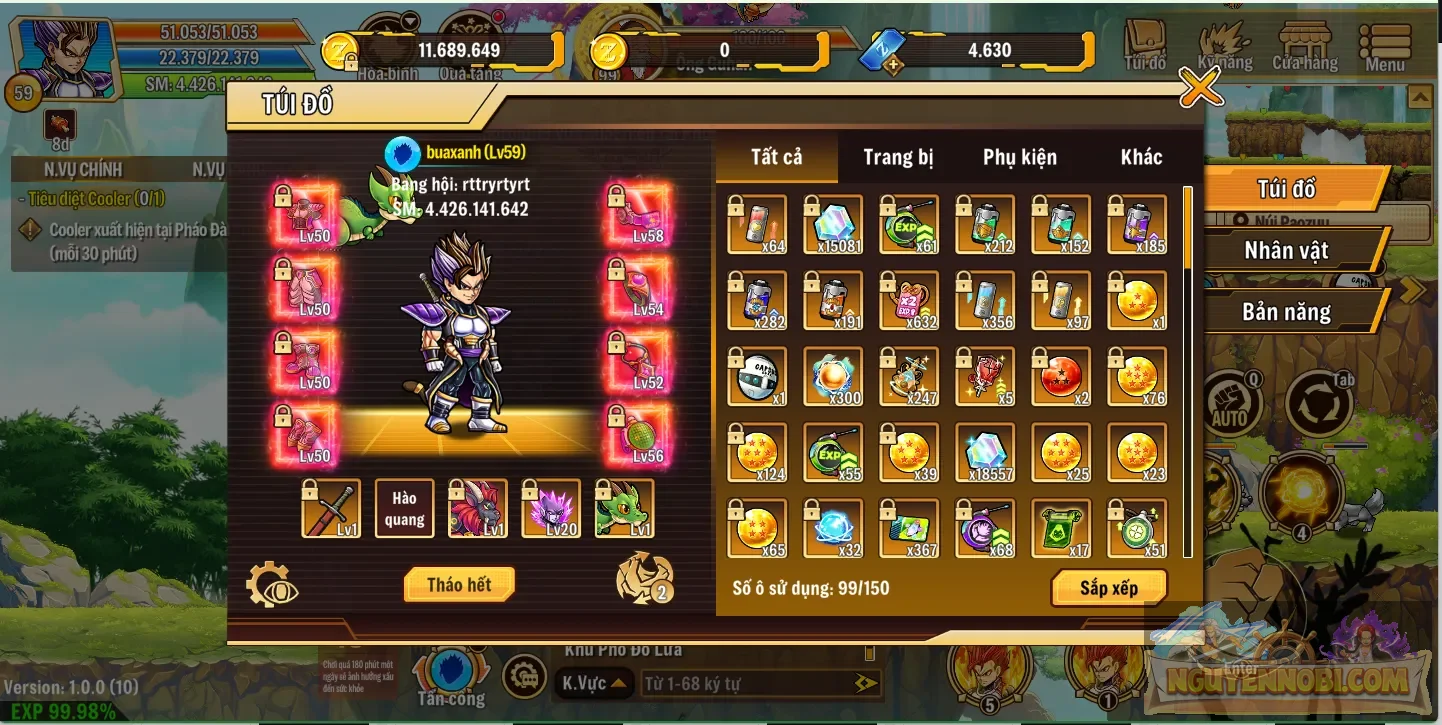Switch to the Phụ kiện tab
The height and width of the screenshot is (725, 1442).
(x=1018, y=157)
